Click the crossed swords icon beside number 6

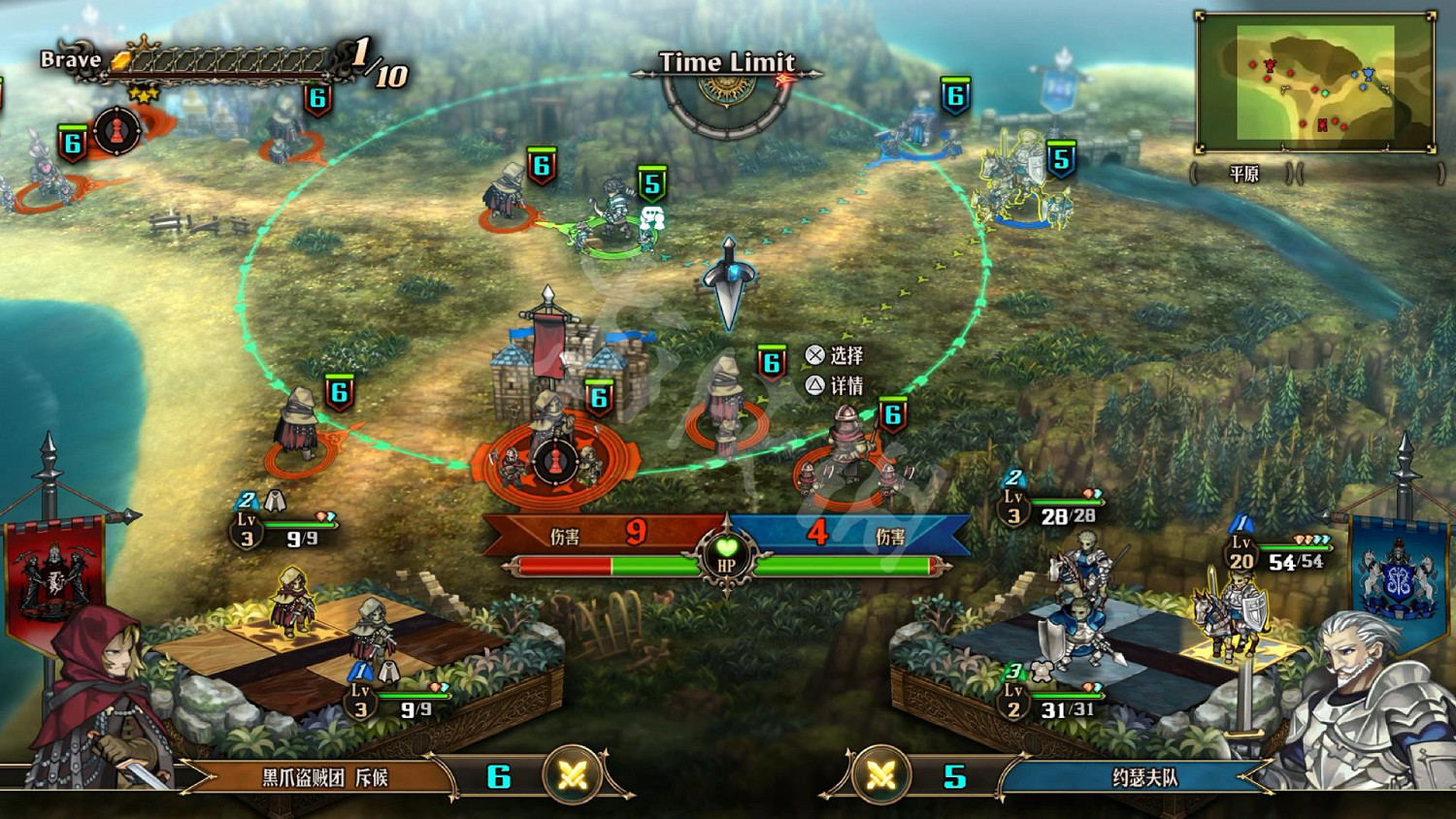(572, 775)
